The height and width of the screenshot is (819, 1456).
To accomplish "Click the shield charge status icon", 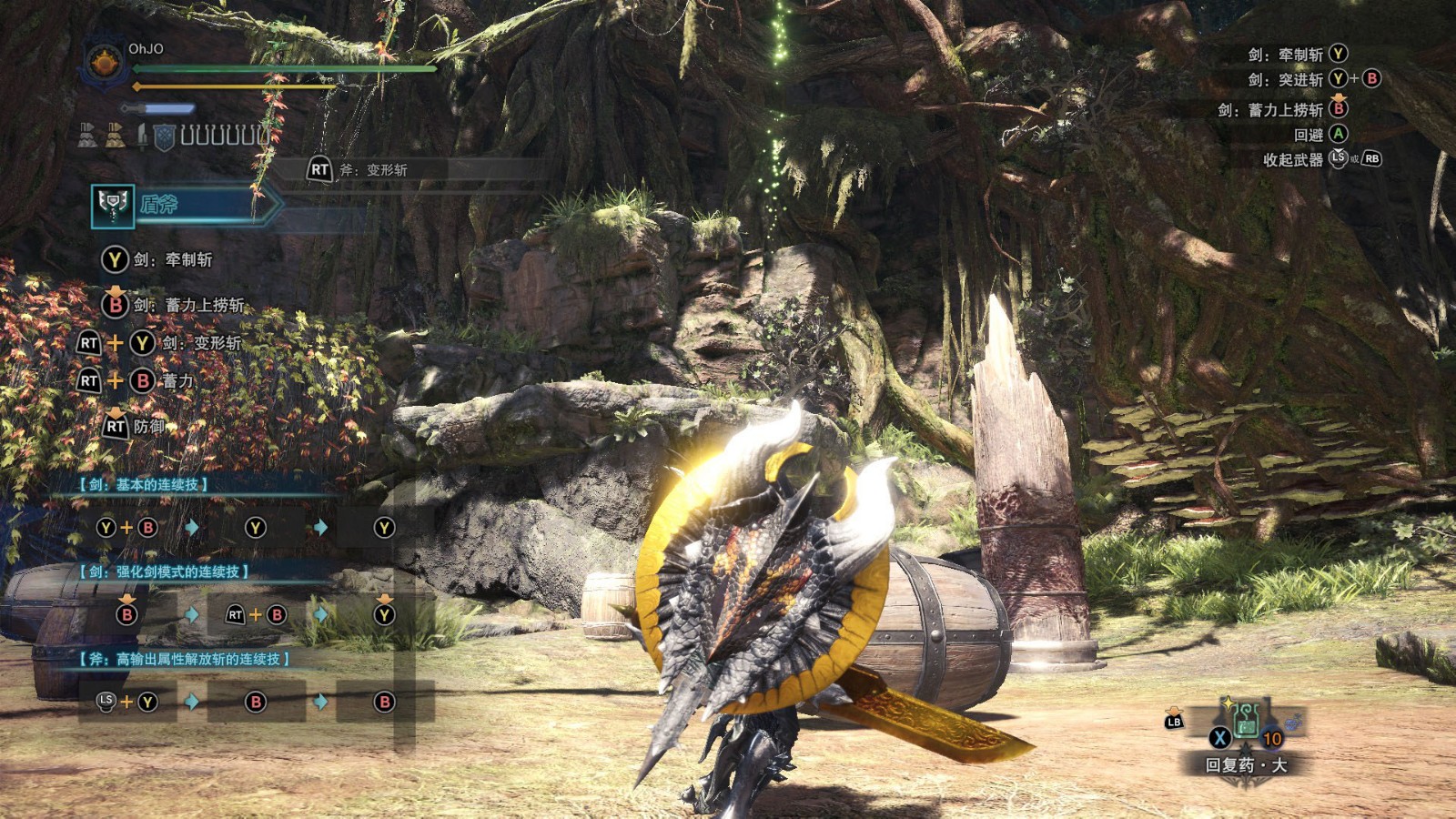I will 164,136.
